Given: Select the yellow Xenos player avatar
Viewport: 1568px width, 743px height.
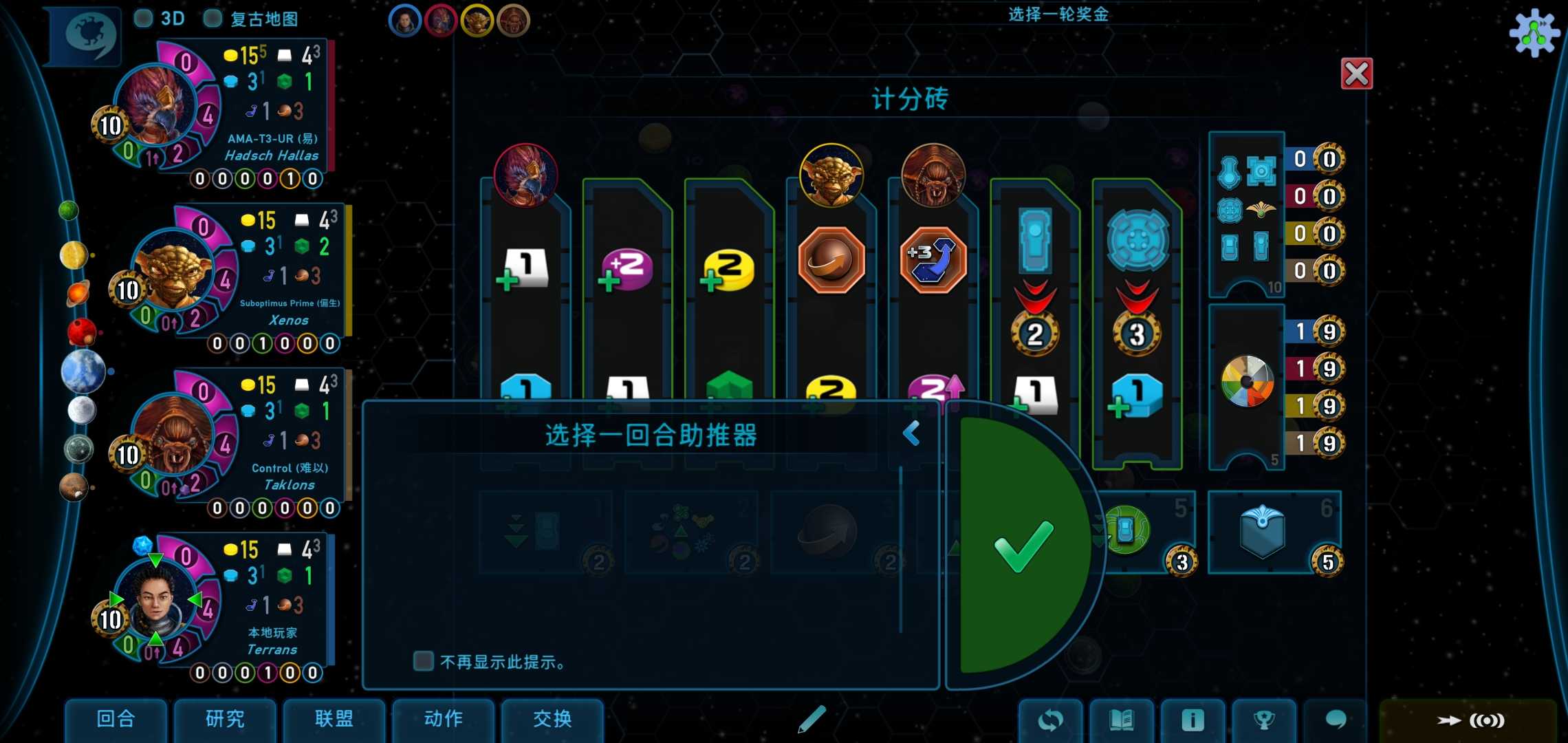Looking at the screenshot, I should tap(477, 20).
